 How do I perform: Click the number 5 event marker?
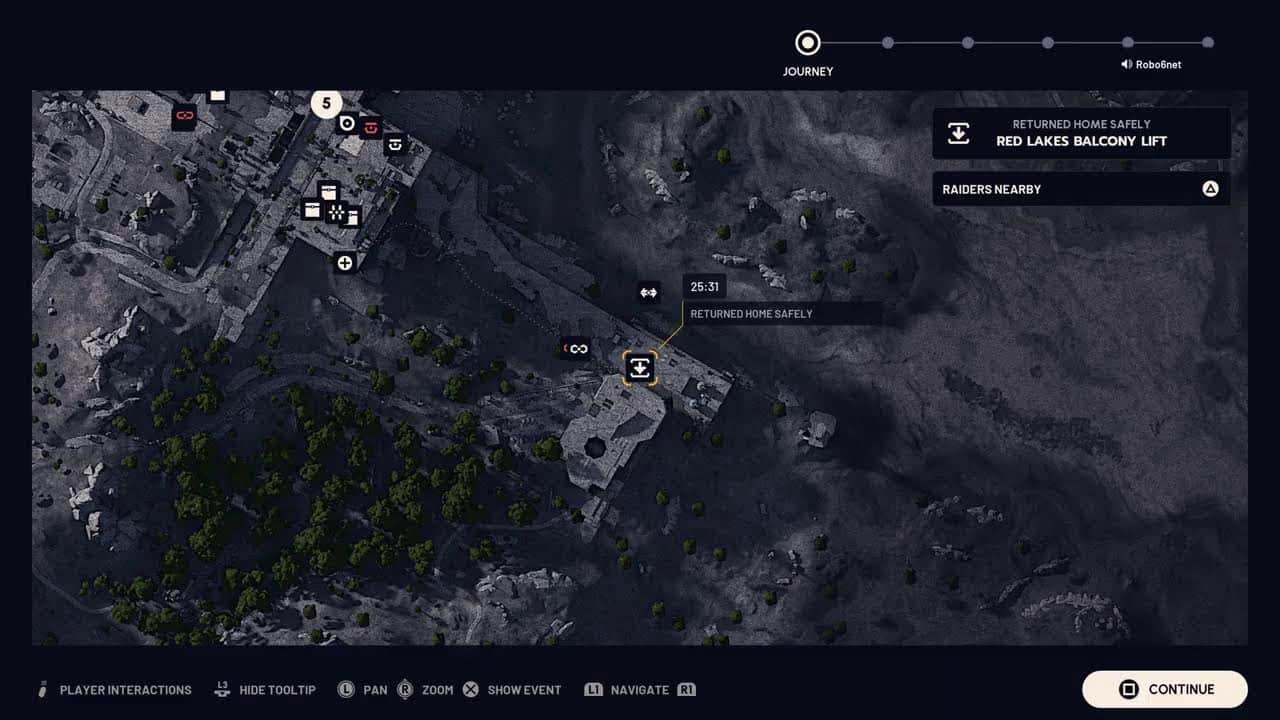tap(326, 103)
